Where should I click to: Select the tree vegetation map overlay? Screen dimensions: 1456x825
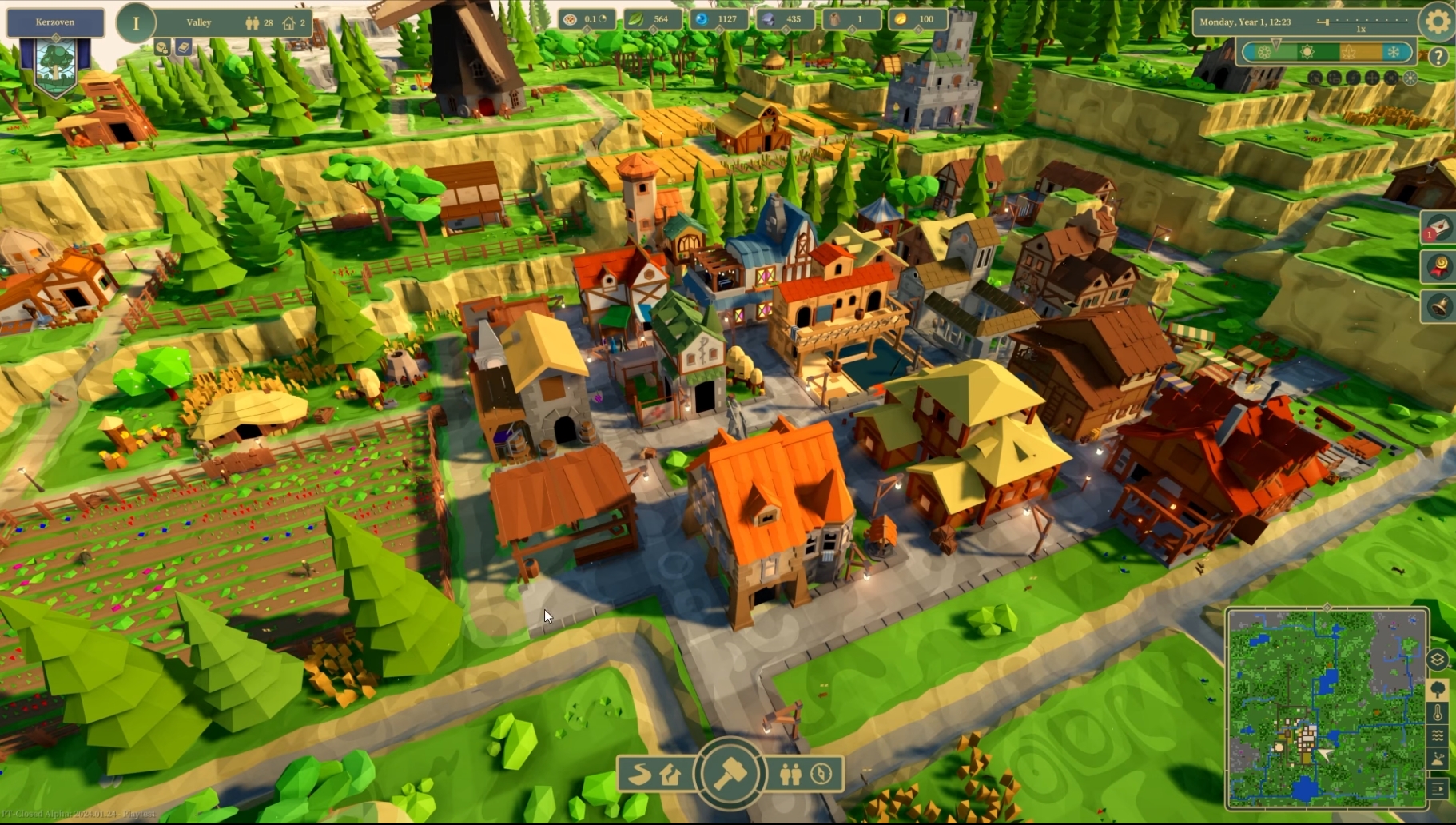click(x=1438, y=689)
